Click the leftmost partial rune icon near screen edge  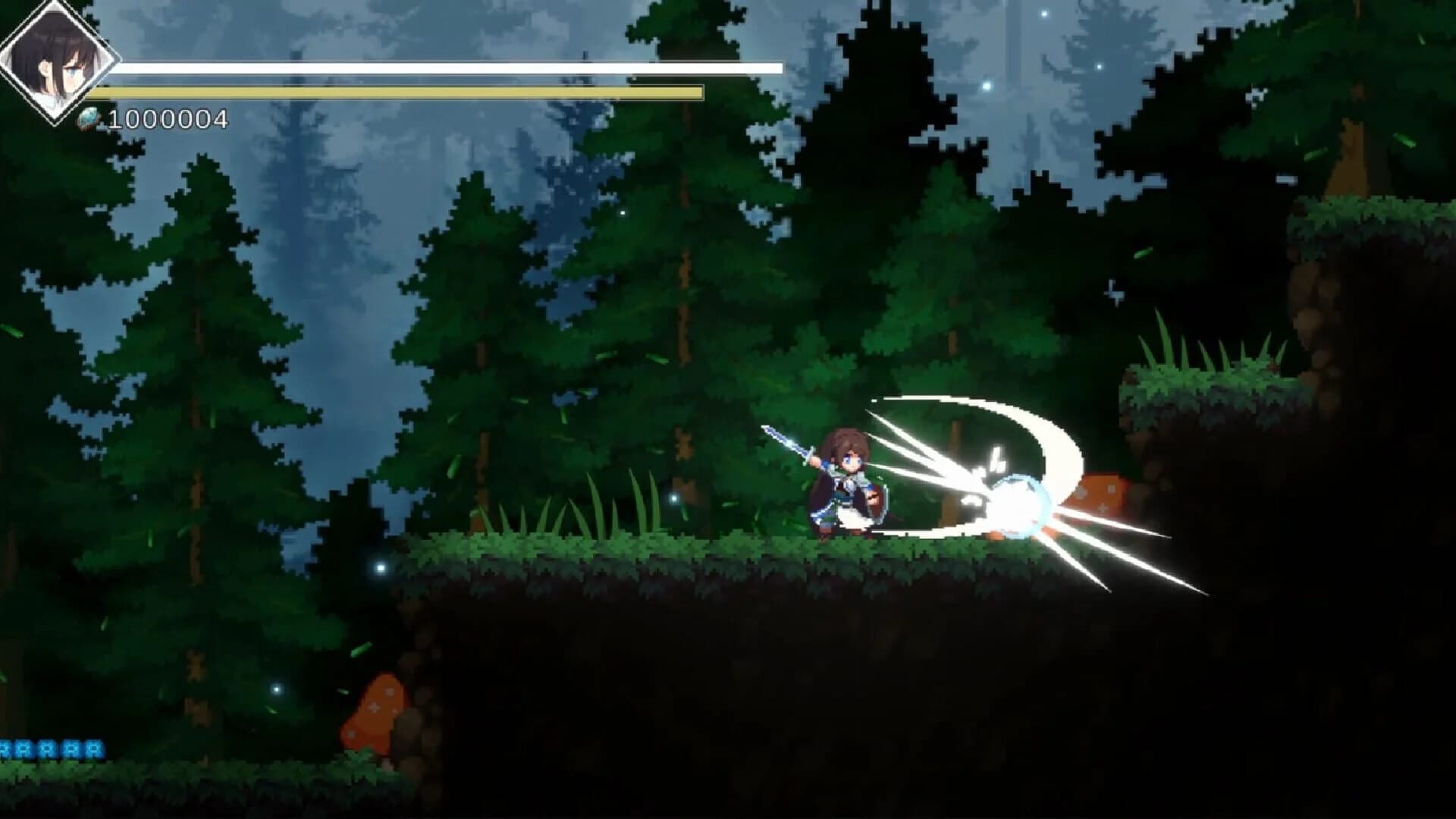(x=4, y=748)
